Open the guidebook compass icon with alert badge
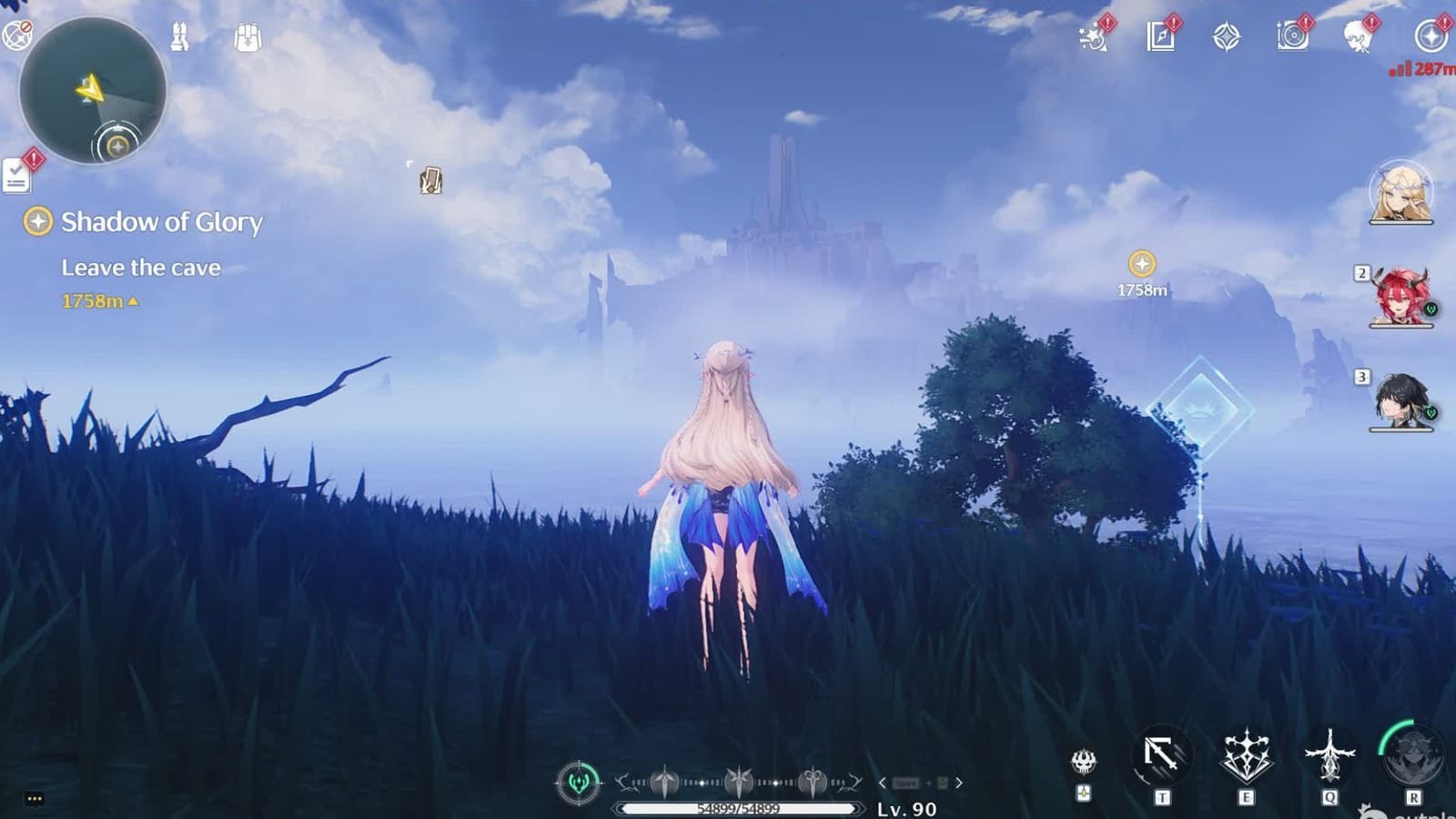The height and width of the screenshot is (819, 1456). pyautogui.click(x=1160, y=36)
